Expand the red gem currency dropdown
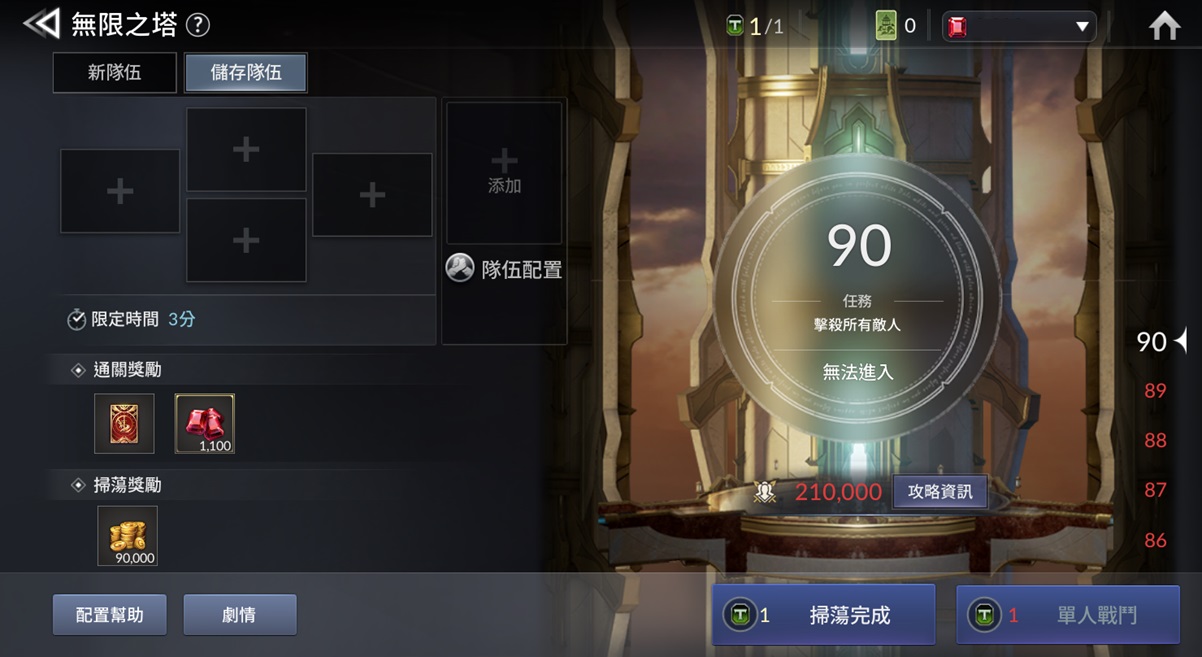Viewport: 1202px width, 657px height. (x=1019, y=27)
